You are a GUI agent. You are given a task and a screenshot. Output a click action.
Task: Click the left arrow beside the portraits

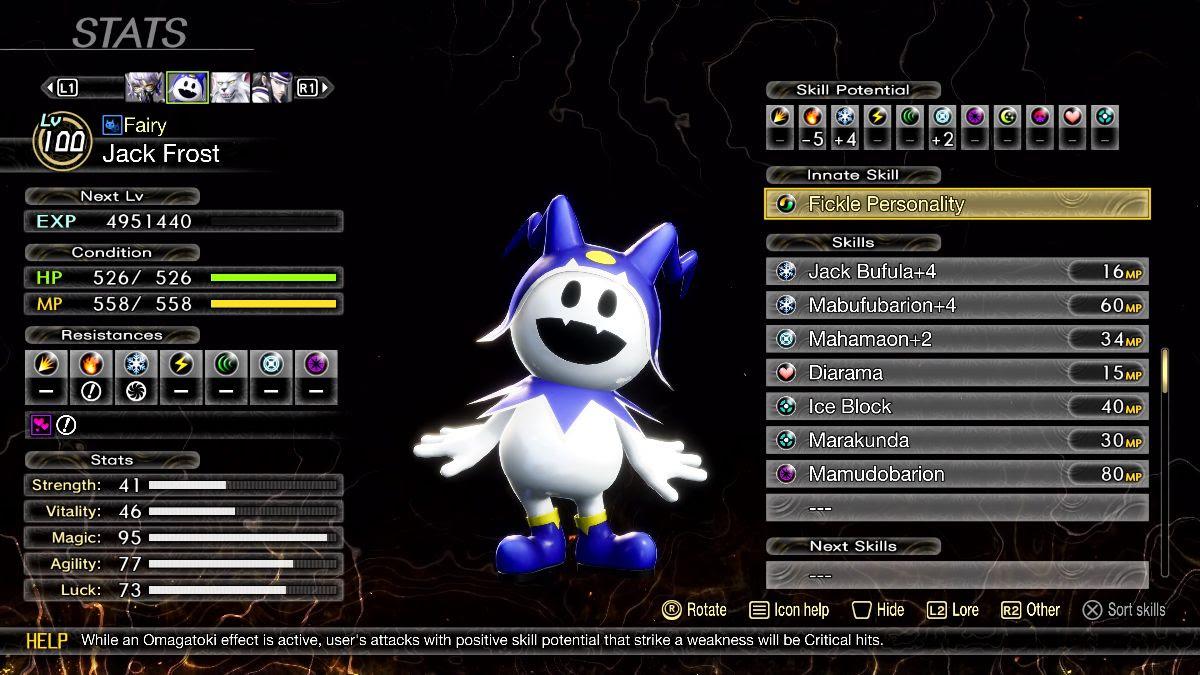(47, 88)
